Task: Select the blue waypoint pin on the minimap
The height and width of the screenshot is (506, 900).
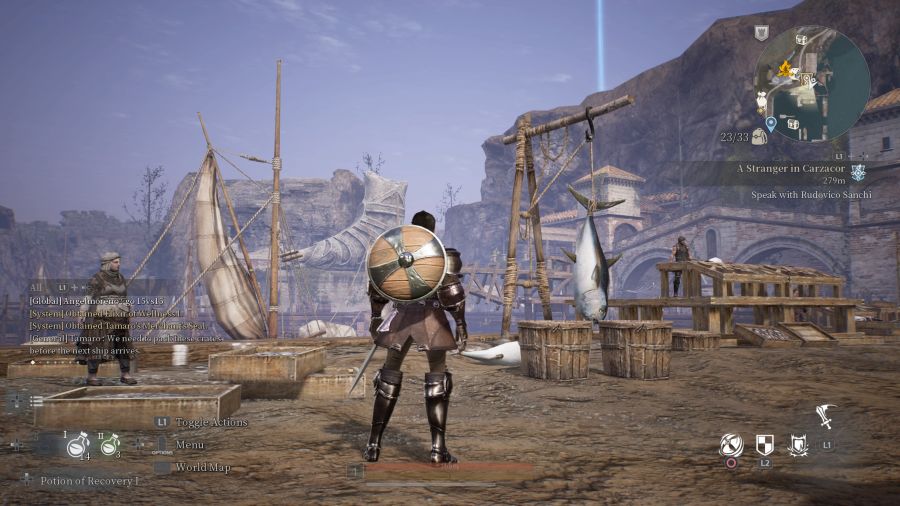Action: (771, 123)
